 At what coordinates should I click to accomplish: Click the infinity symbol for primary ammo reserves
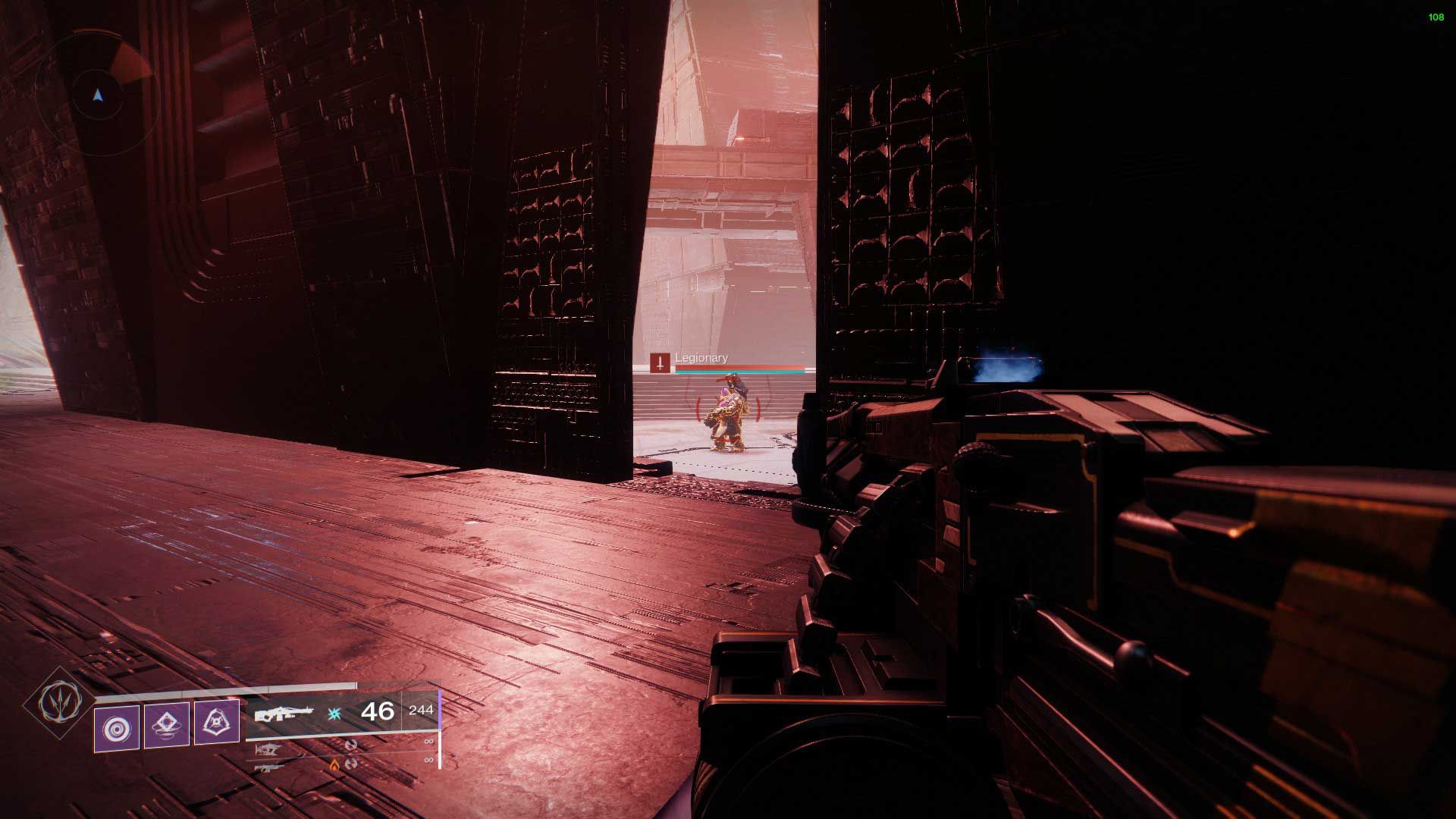point(428,742)
